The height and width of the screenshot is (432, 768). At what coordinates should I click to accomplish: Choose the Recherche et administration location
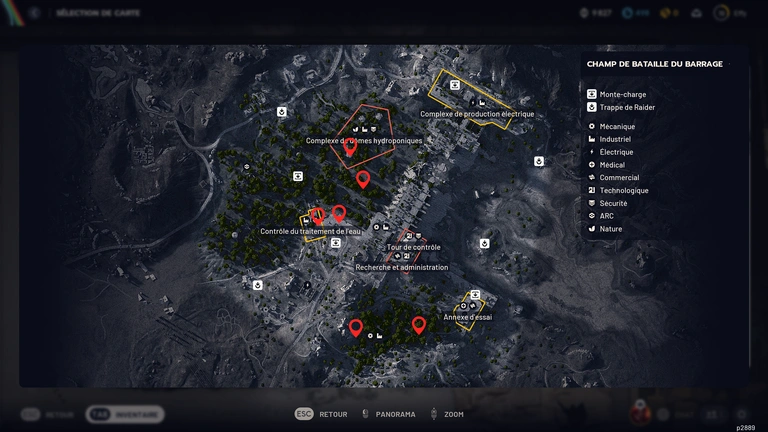pos(402,268)
